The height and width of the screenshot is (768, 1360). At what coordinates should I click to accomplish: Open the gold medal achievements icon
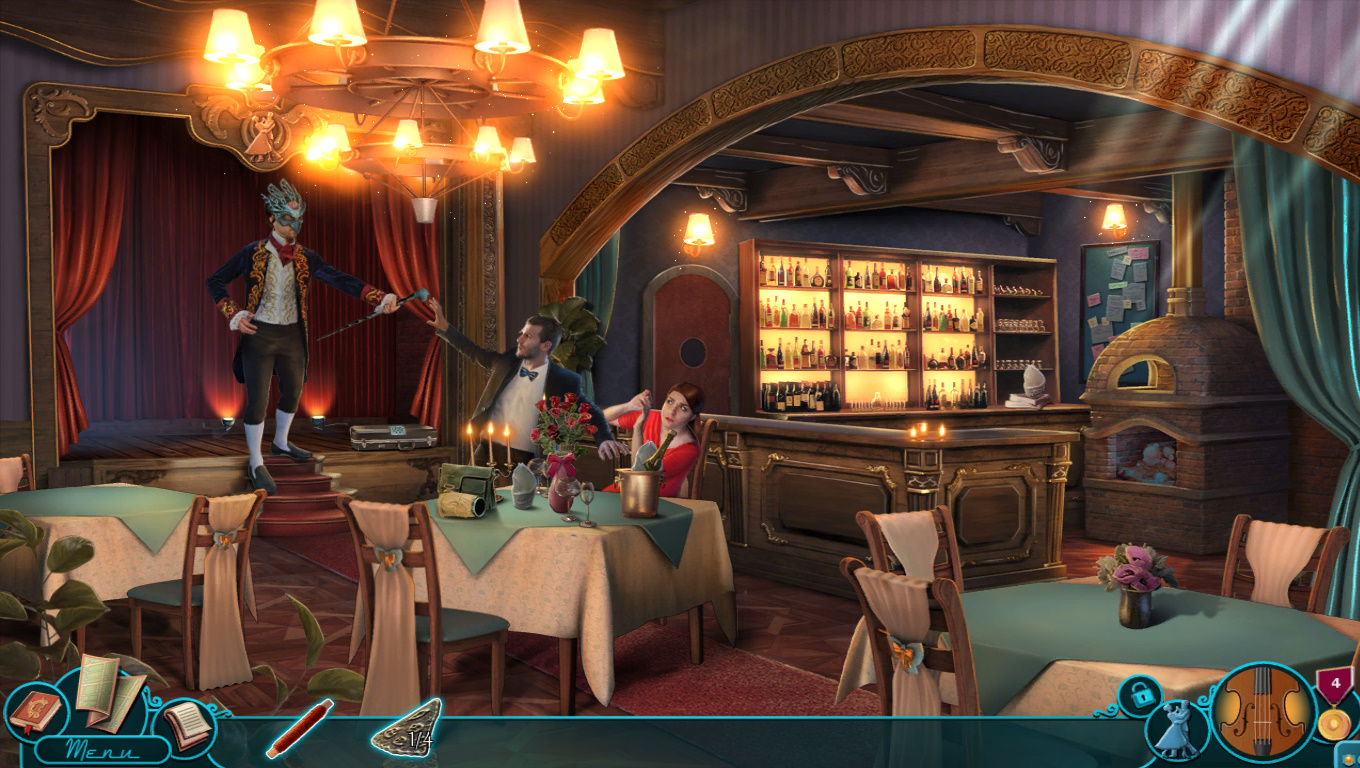pyautogui.click(x=1334, y=707)
